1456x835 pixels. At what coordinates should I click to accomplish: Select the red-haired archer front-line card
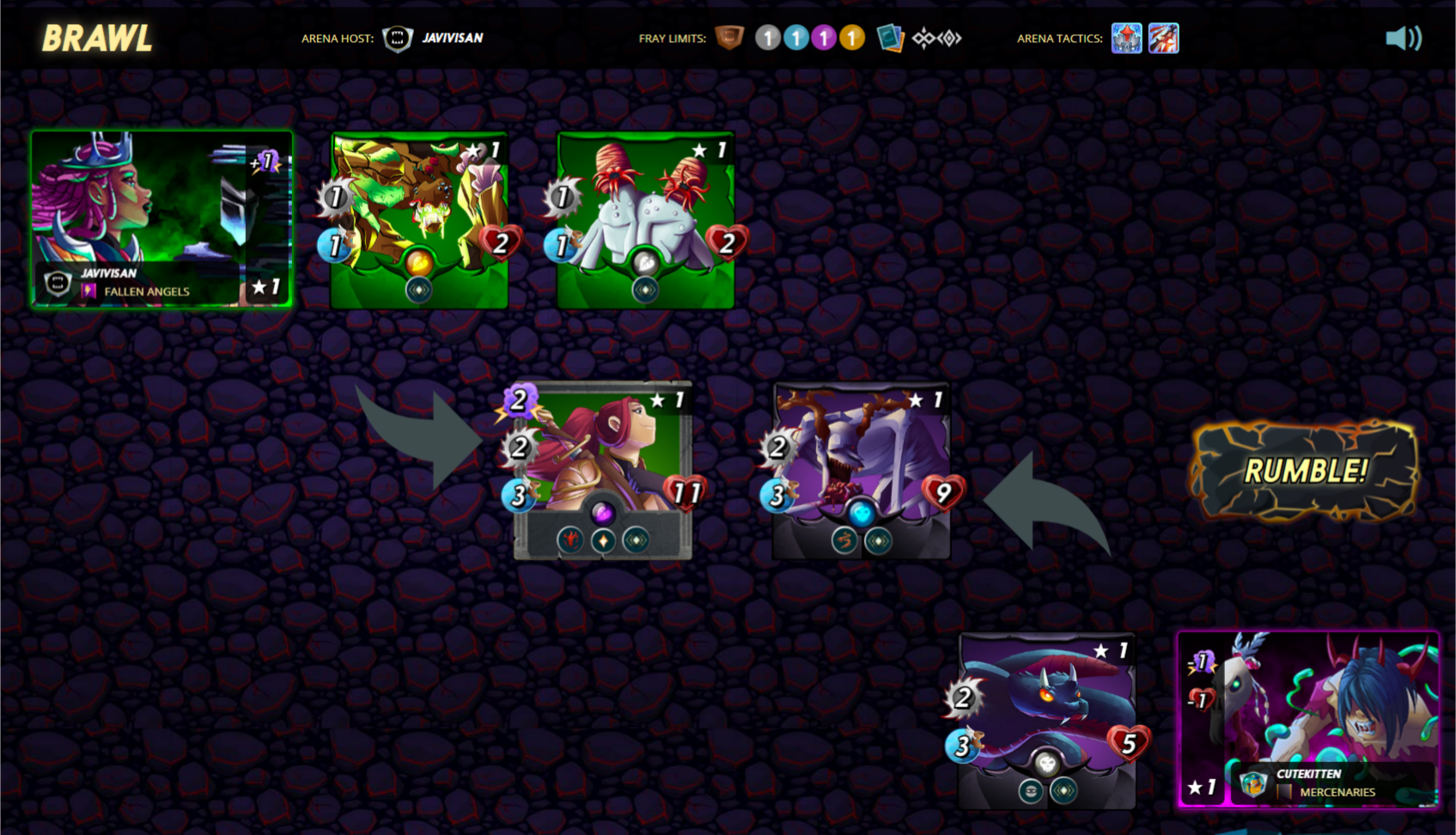603,470
